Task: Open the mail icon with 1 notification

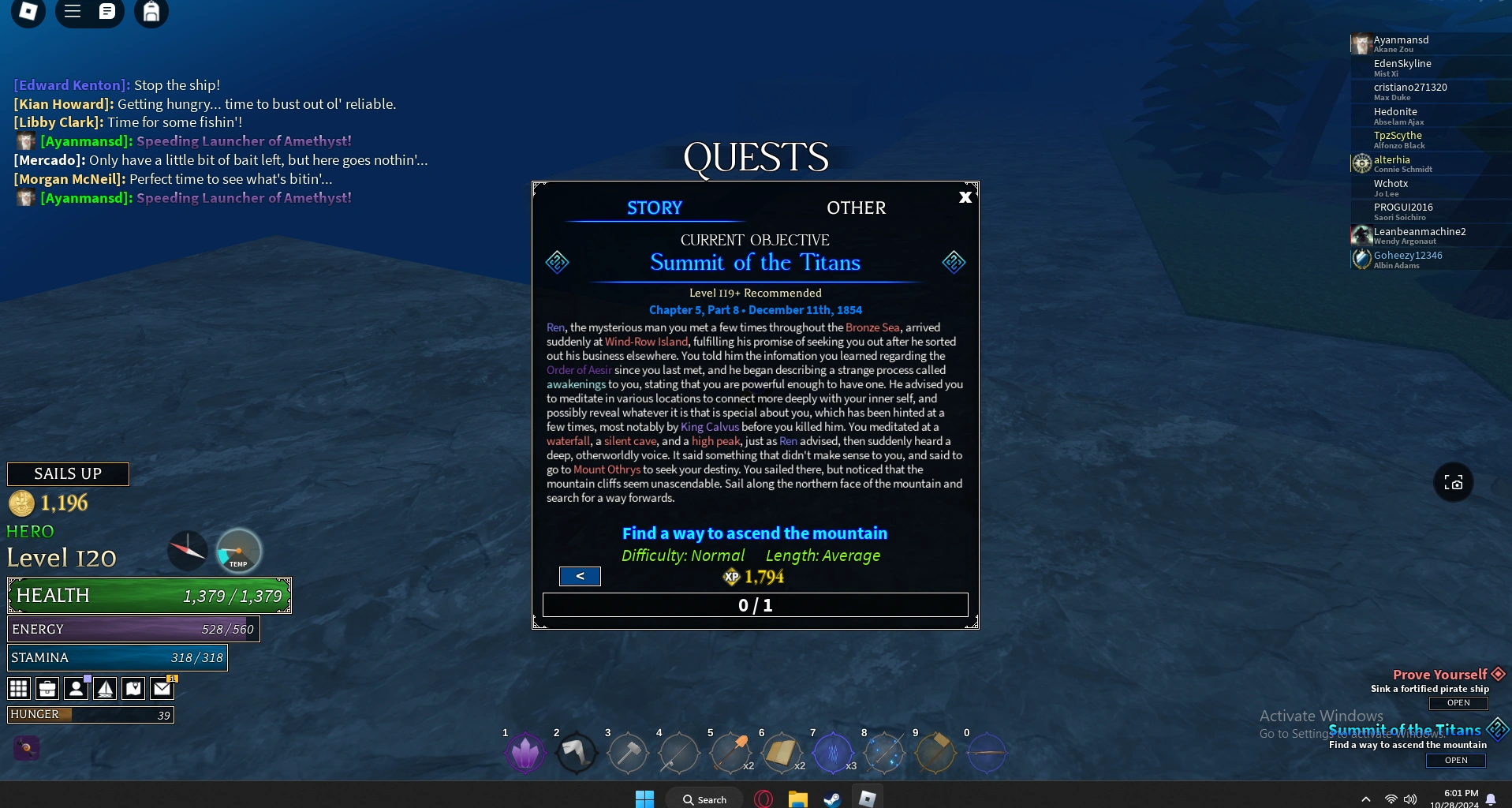Action: (x=162, y=688)
